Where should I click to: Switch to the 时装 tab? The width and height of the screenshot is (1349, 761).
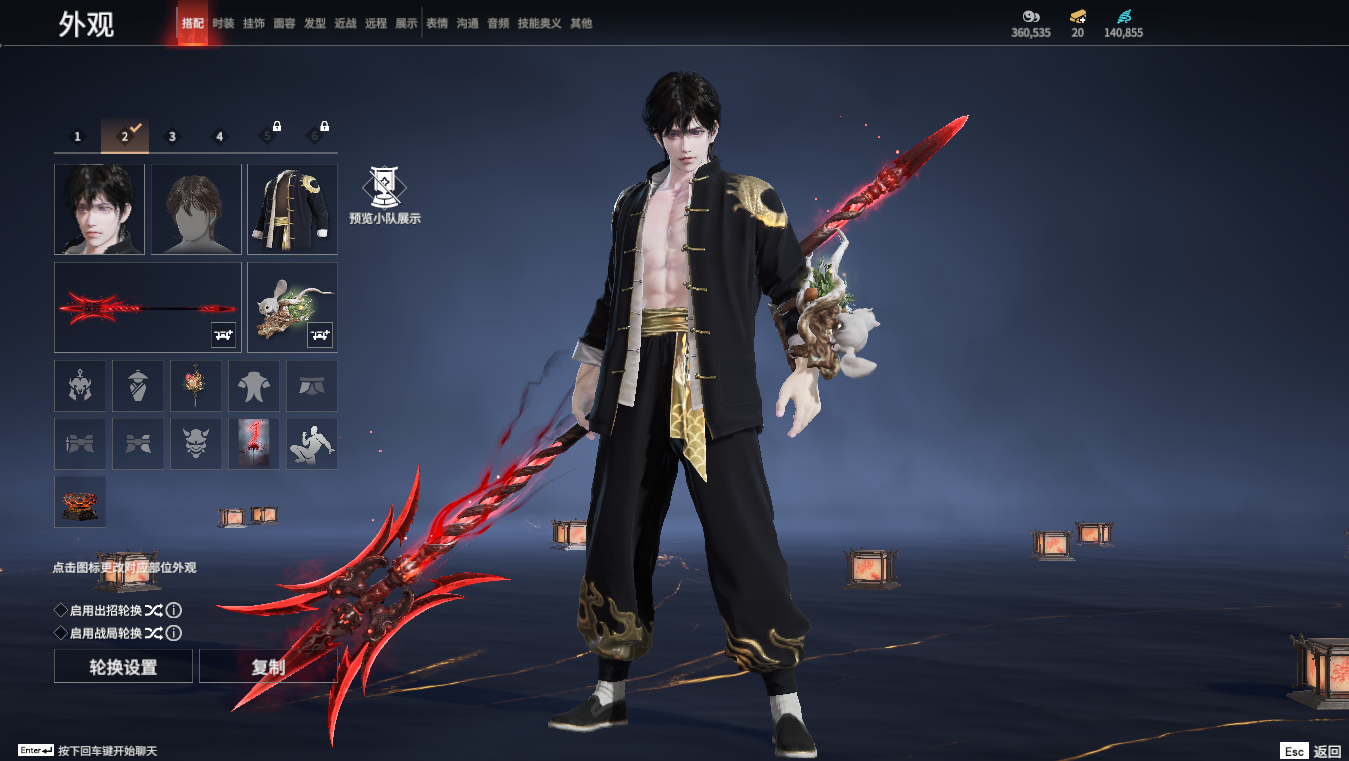click(x=223, y=23)
